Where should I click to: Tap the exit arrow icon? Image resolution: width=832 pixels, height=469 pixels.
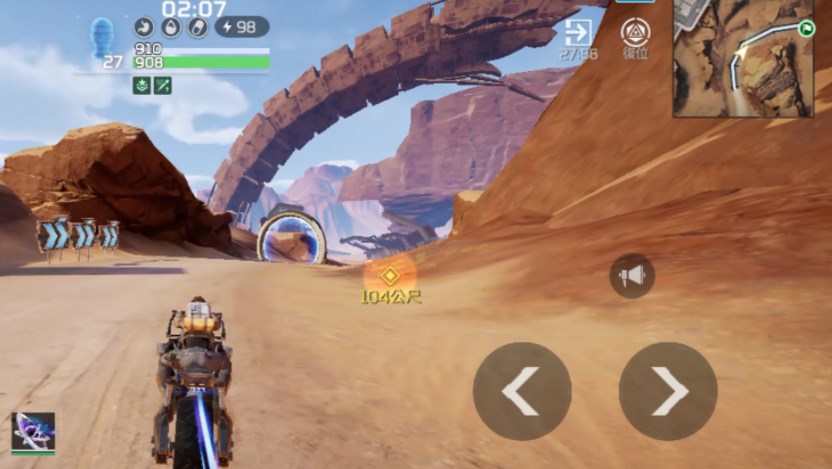coord(578,33)
